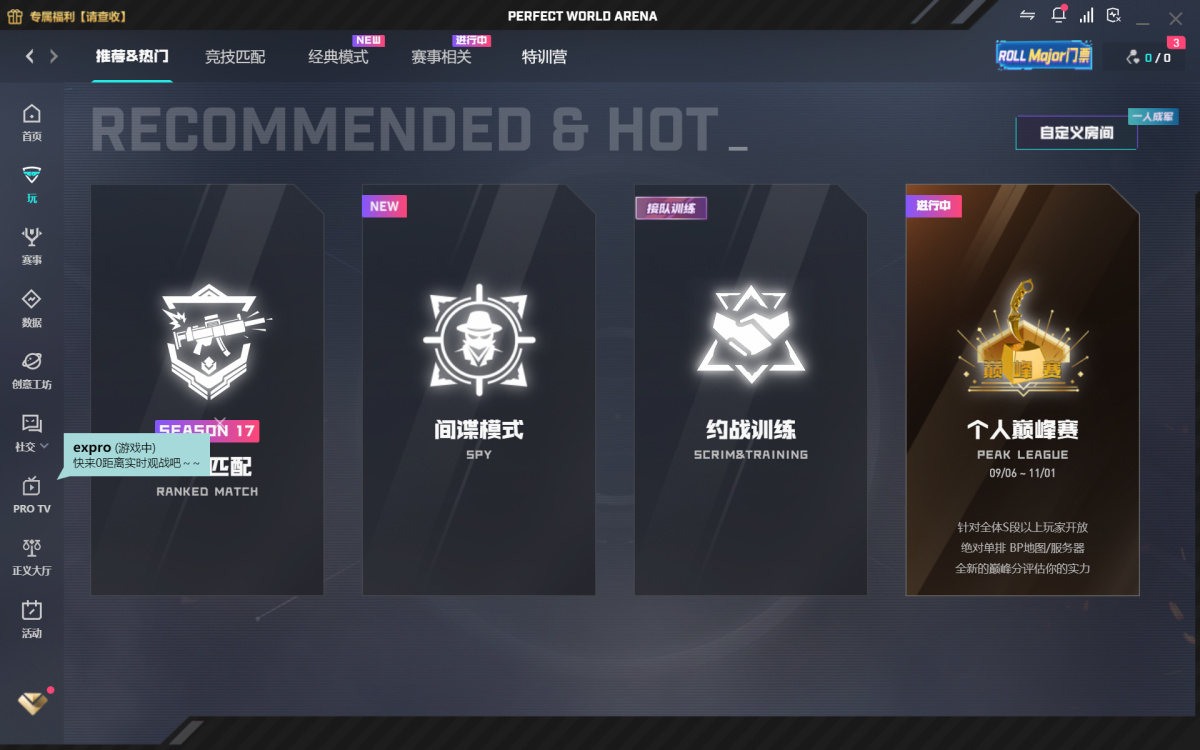Viewport: 1200px width, 750px height.
Task: Close the Perfect World Arena window
Action: (1175, 16)
